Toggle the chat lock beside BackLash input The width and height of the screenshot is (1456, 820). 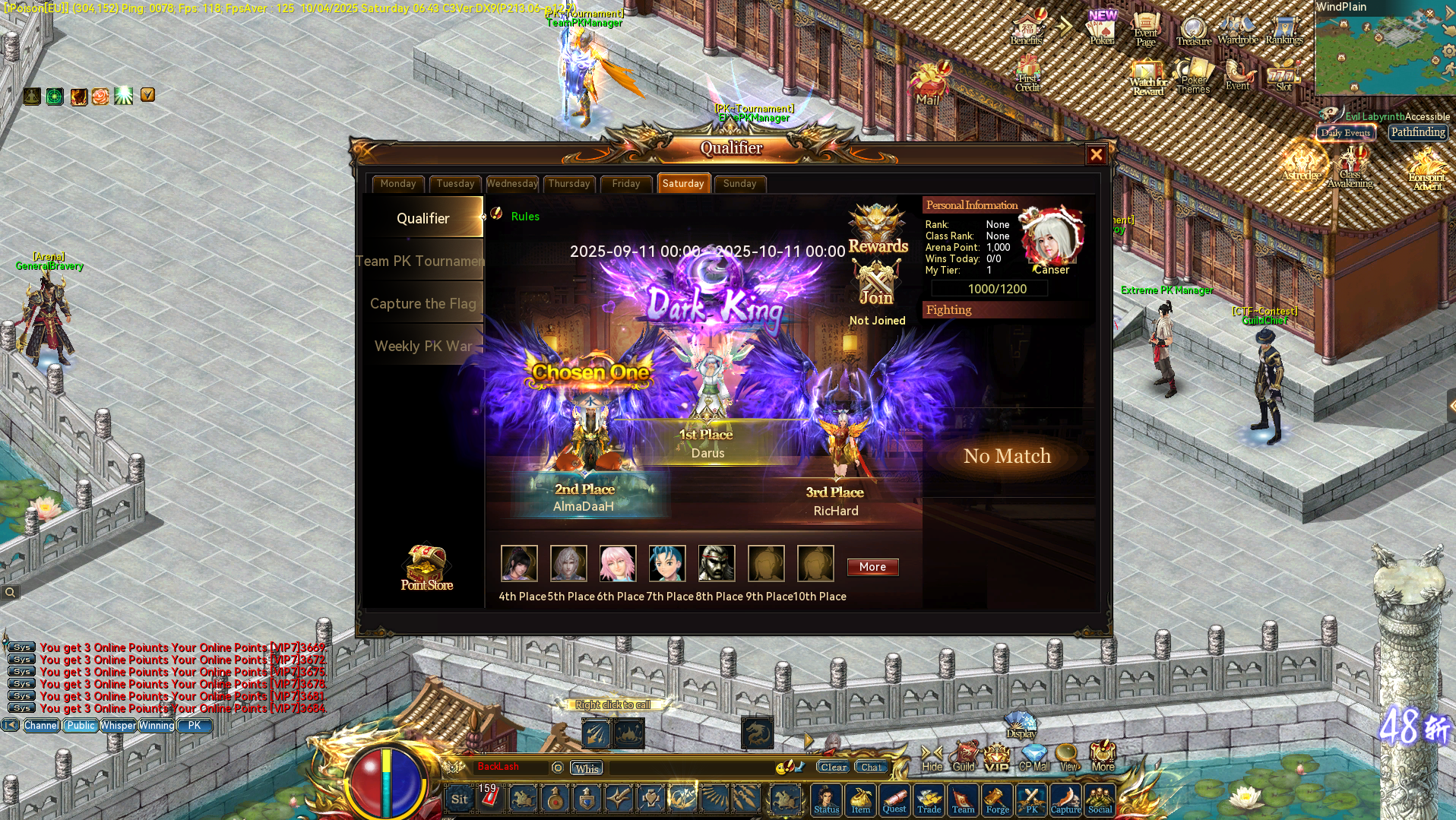(557, 768)
